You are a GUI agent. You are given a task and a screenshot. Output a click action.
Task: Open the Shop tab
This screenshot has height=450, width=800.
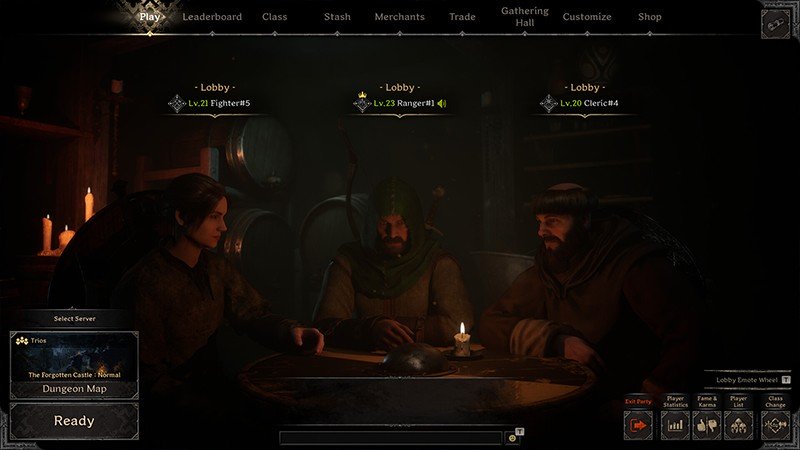pos(650,17)
